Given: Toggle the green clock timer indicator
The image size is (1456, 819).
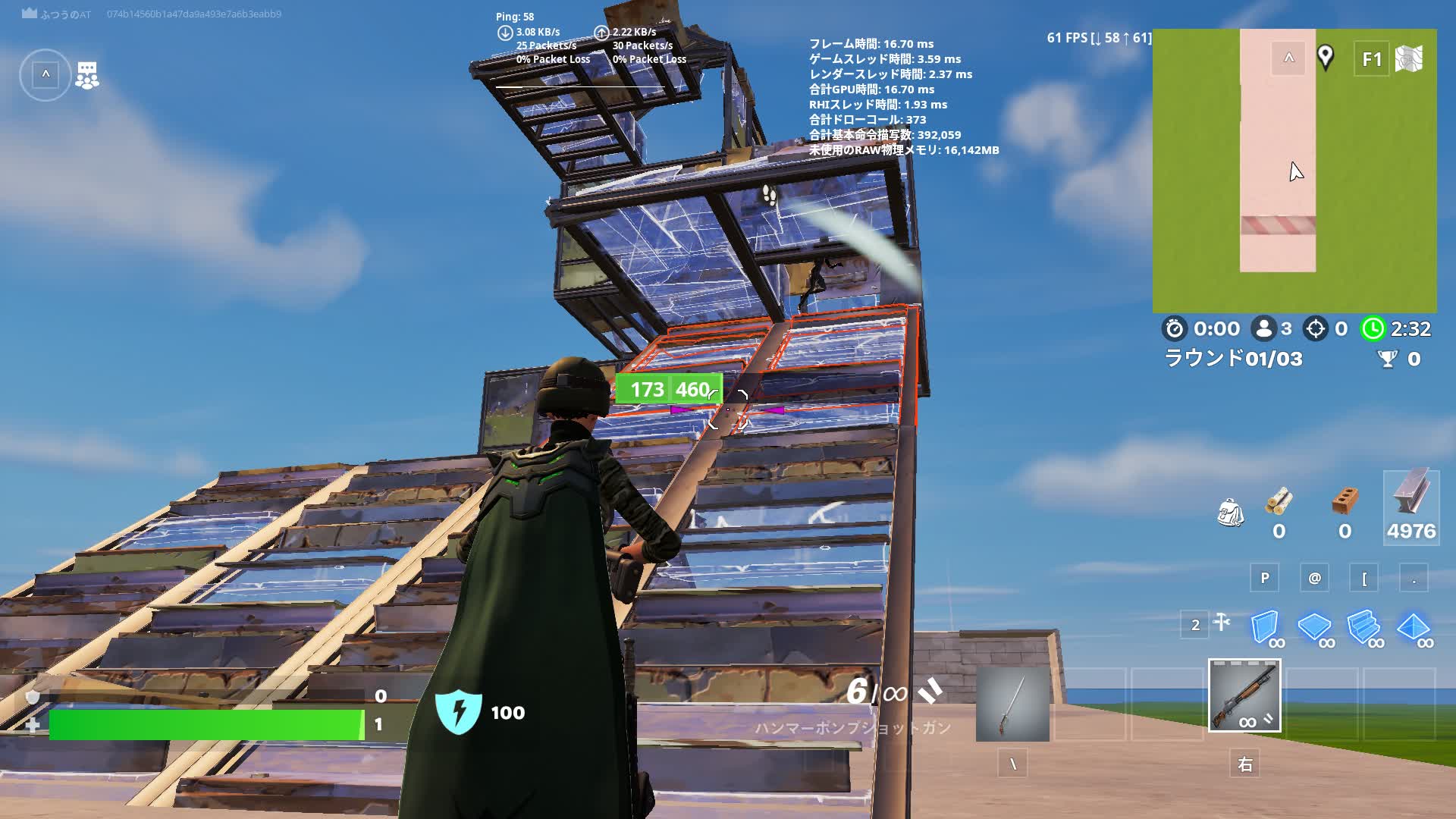Looking at the screenshot, I should (1375, 328).
